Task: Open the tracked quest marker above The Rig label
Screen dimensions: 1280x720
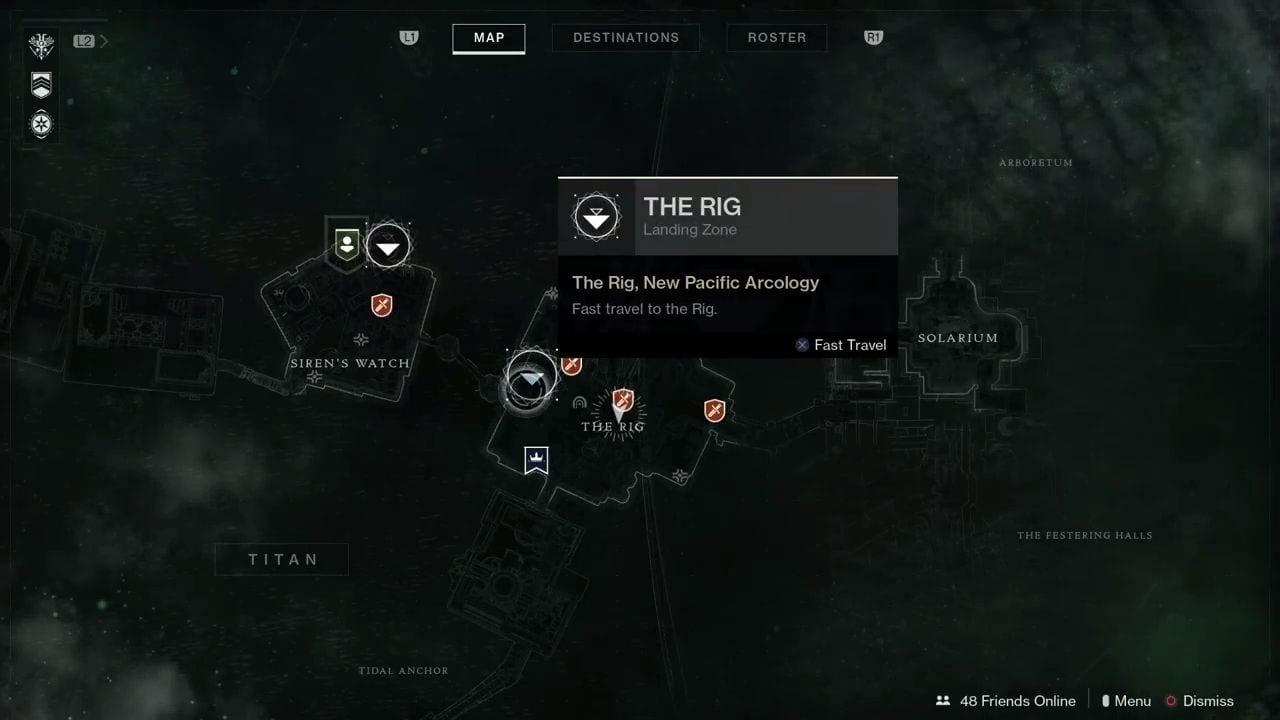Action: (x=623, y=402)
